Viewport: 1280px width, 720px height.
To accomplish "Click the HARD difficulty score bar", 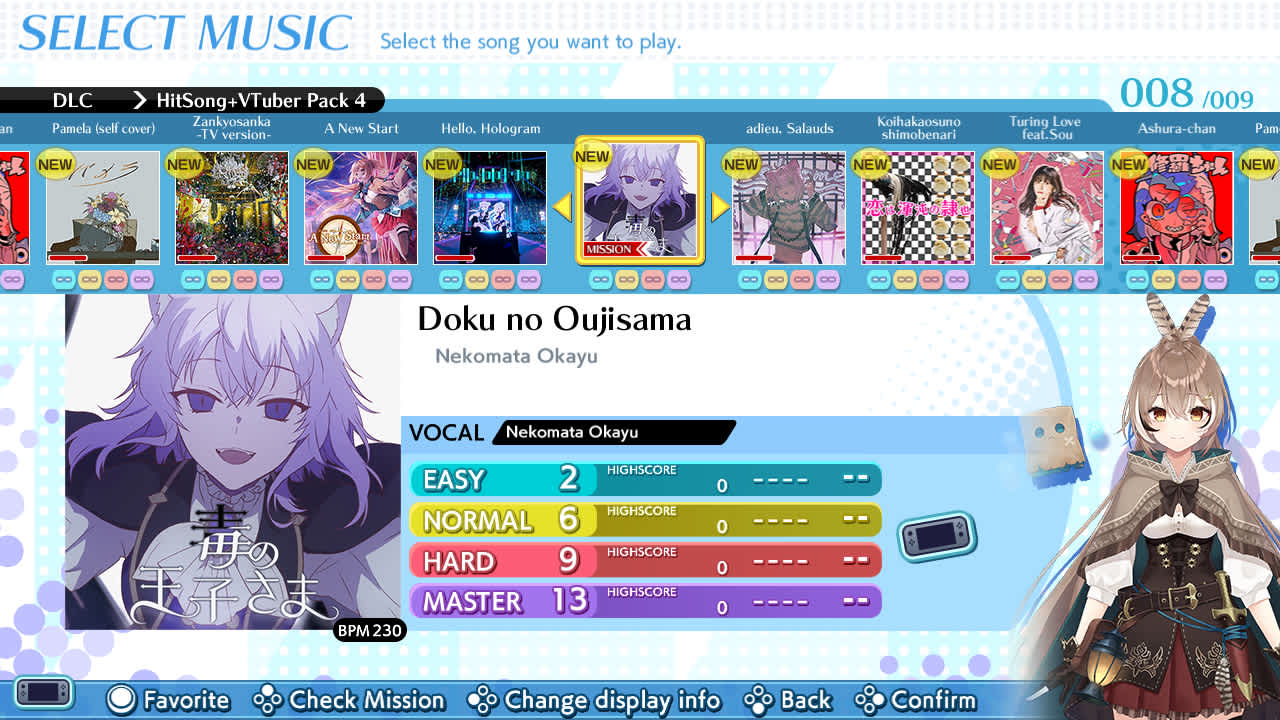I will [x=645, y=560].
